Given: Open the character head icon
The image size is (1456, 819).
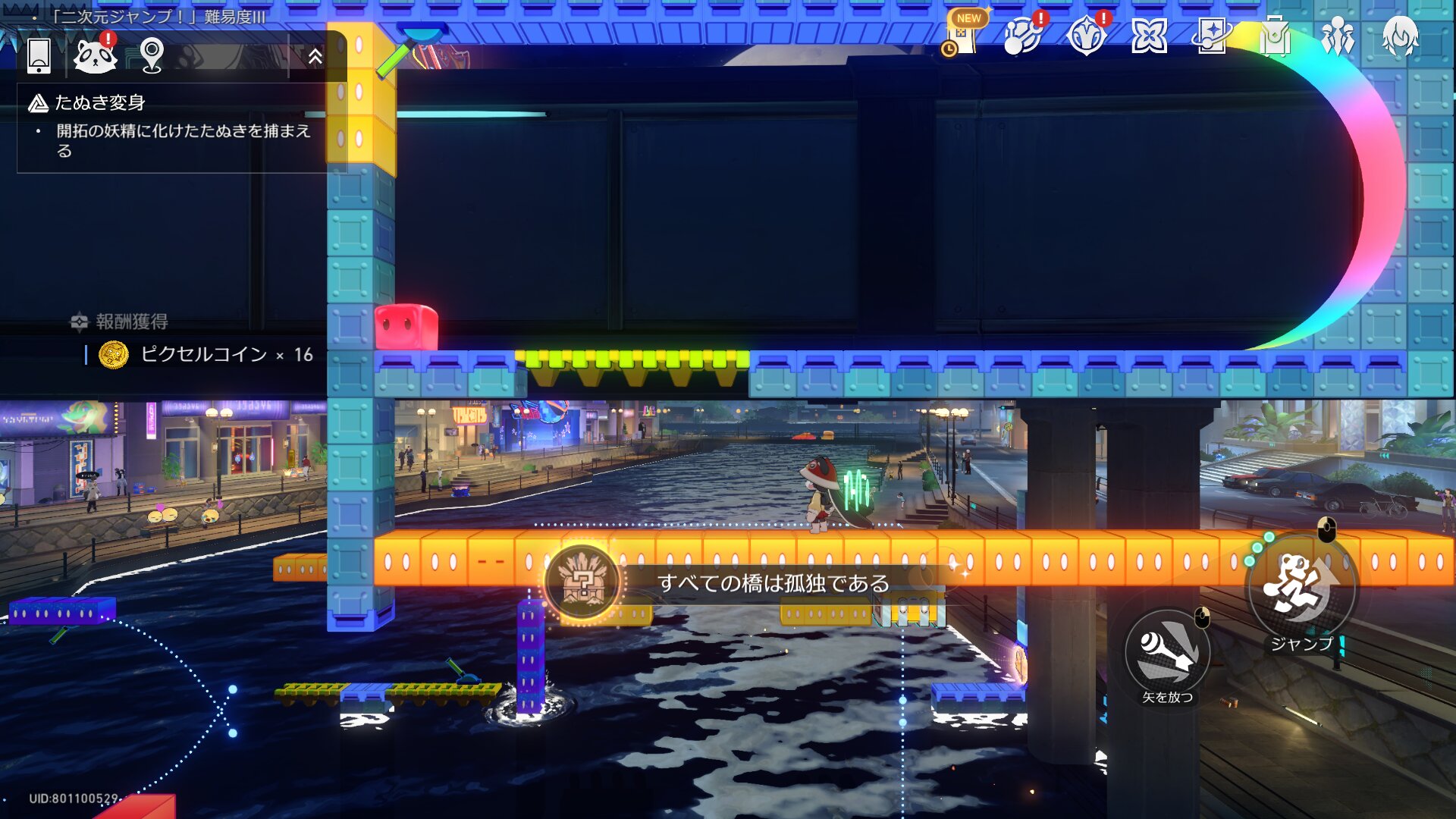Looking at the screenshot, I should click(1400, 36).
